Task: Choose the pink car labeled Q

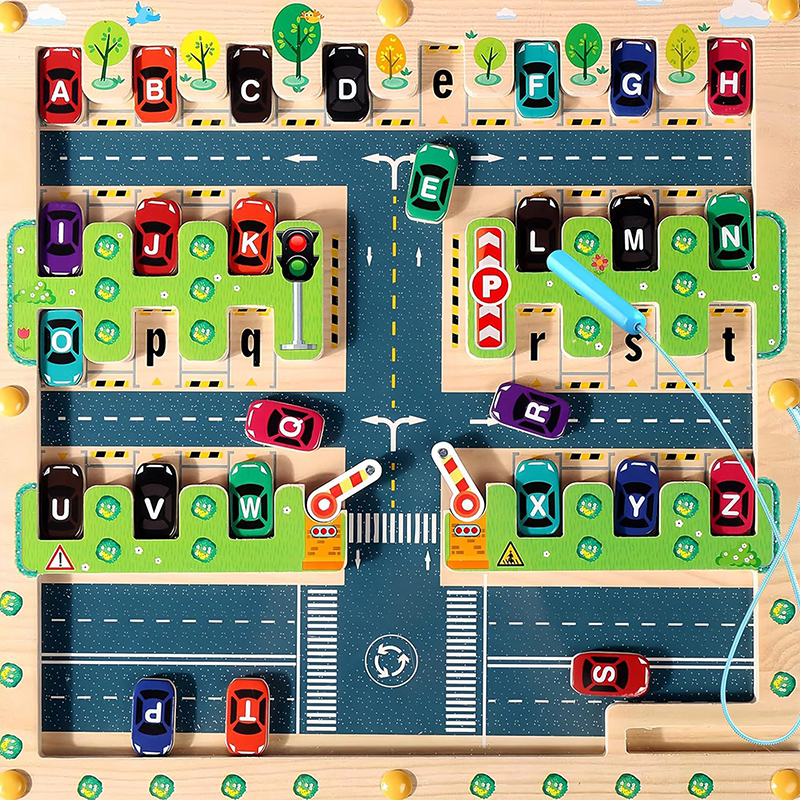Action: (285, 424)
